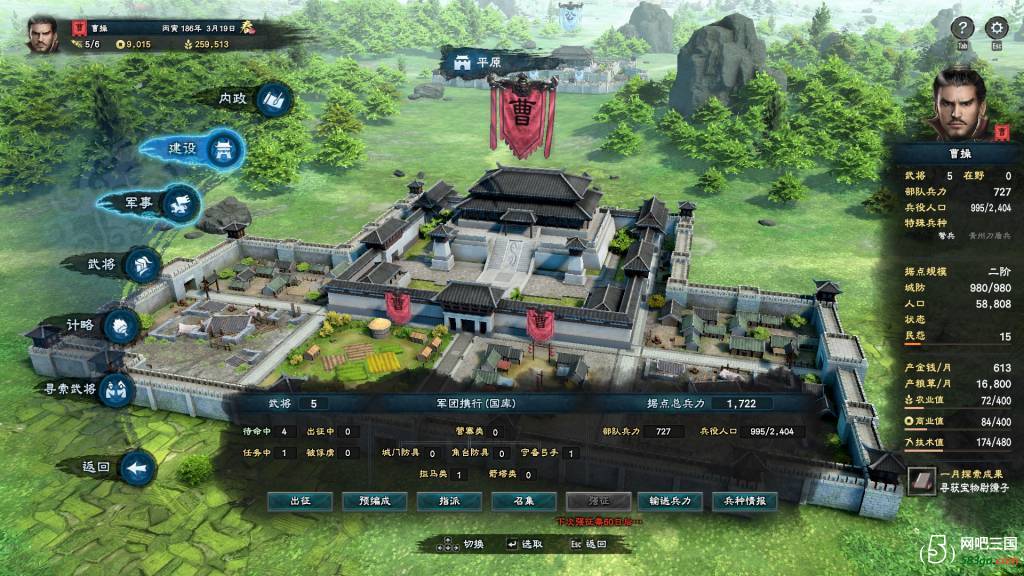The width and height of the screenshot is (1024, 576).
Task: Select the 平原 city name banner
Action: pos(478,62)
